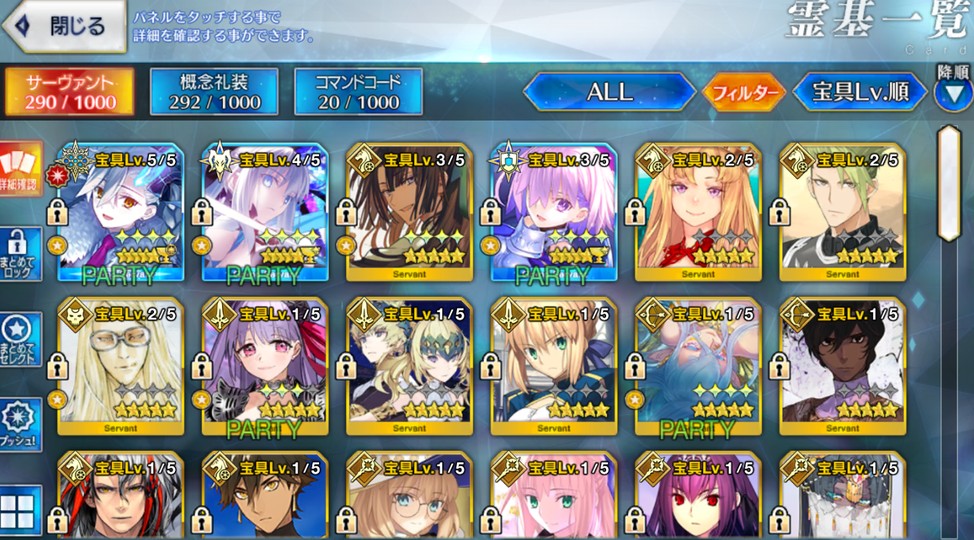Open the 概念礼装 tab
The height and width of the screenshot is (540, 974).
(x=213, y=92)
